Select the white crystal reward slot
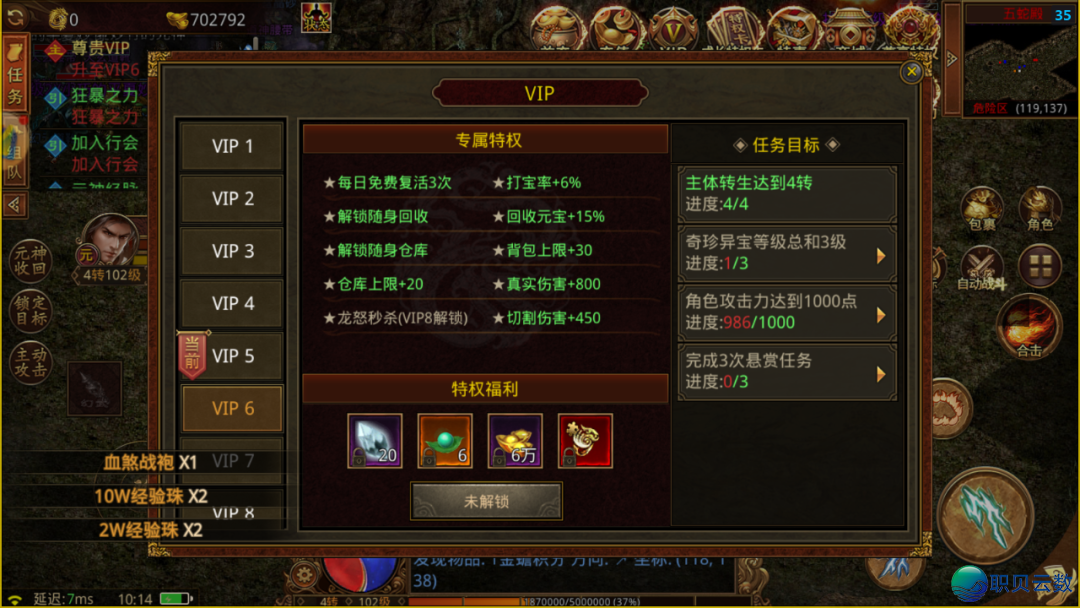1080x608 pixels. (x=375, y=441)
